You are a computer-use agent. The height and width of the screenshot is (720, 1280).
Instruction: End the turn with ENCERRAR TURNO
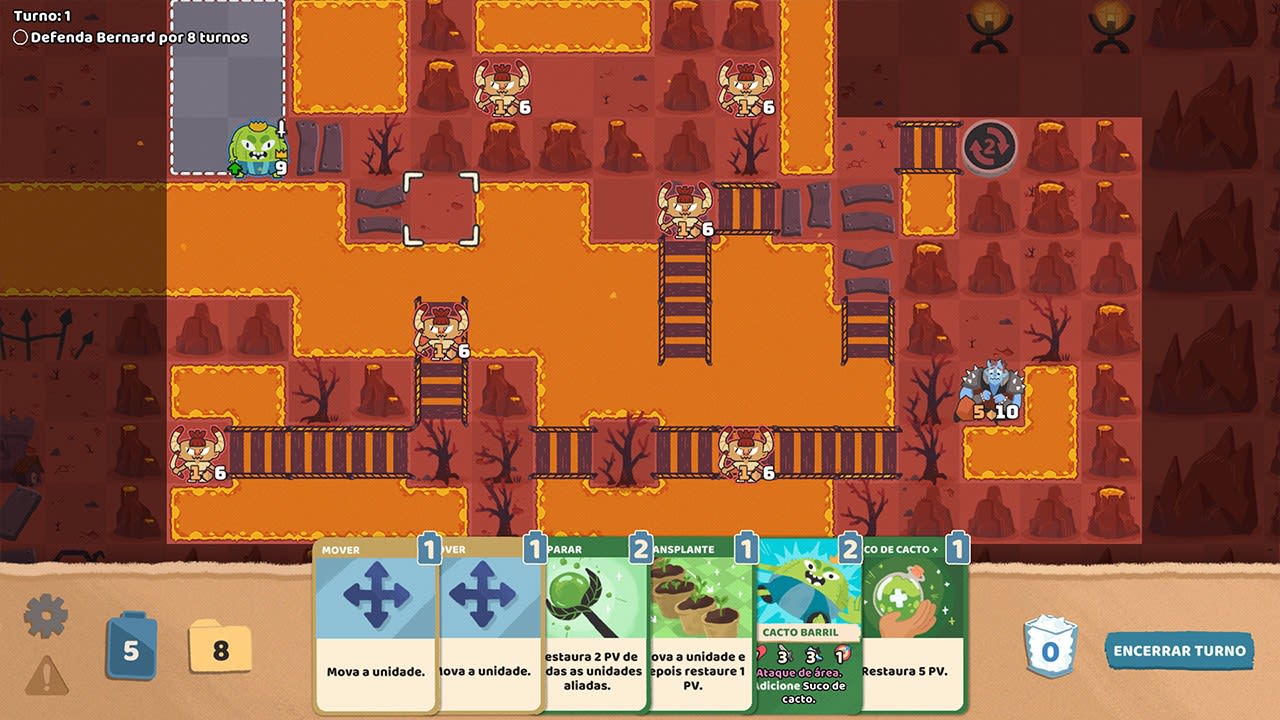tap(1178, 650)
